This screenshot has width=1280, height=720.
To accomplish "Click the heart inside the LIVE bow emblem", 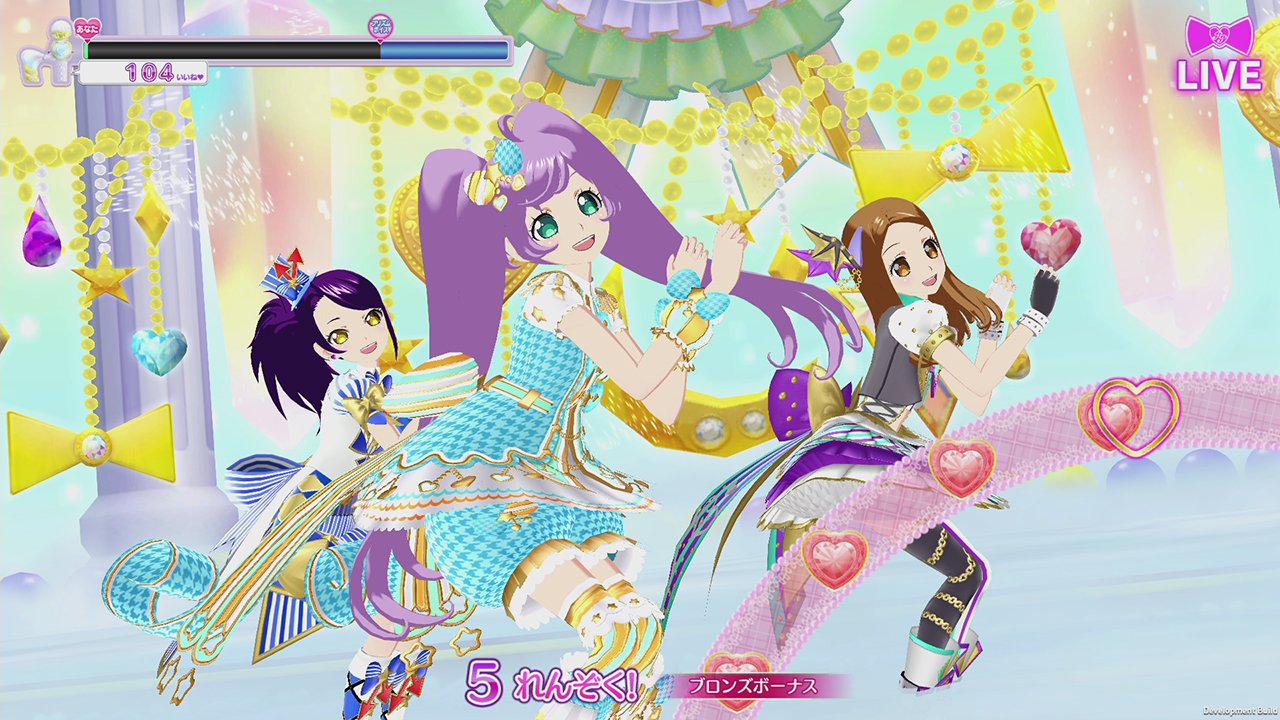I will [x=1219, y=34].
